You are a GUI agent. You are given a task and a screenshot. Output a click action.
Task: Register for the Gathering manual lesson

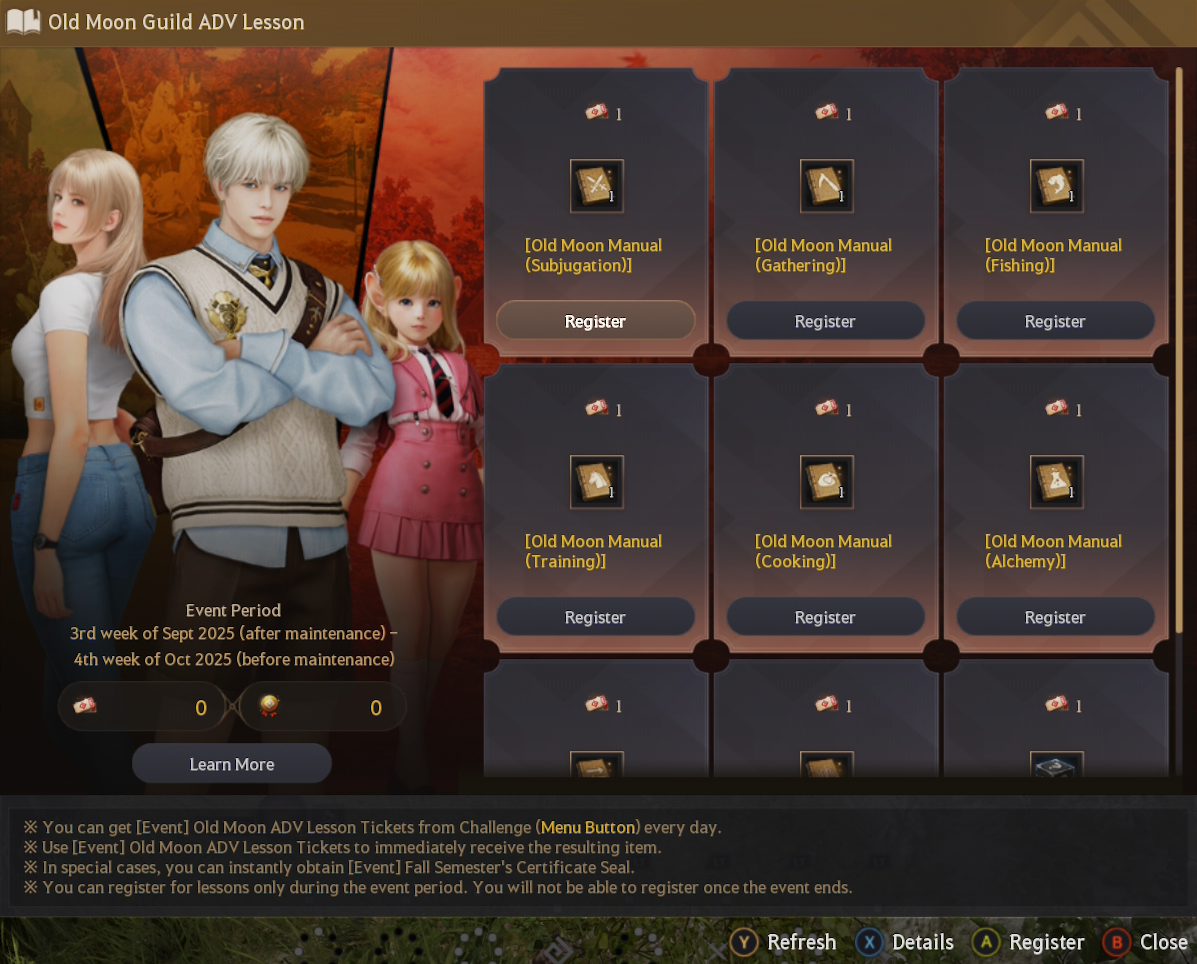tap(825, 321)
